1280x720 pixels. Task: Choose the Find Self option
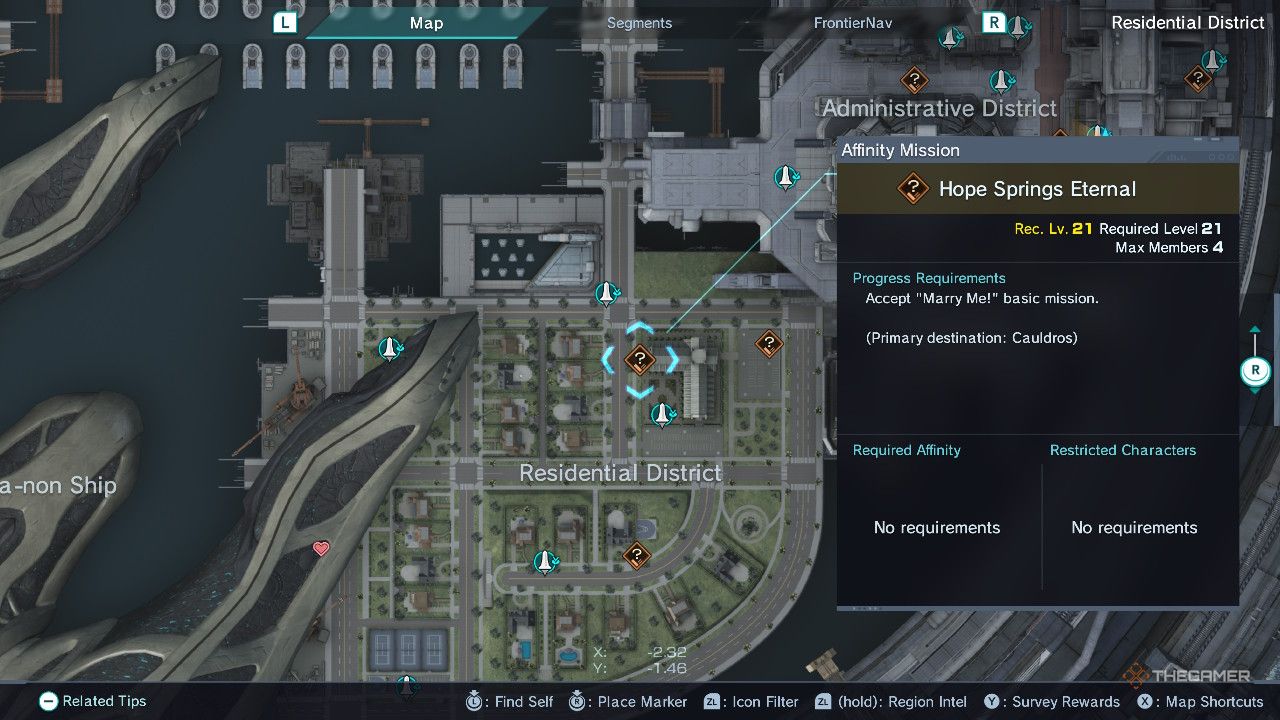point(512,701)
